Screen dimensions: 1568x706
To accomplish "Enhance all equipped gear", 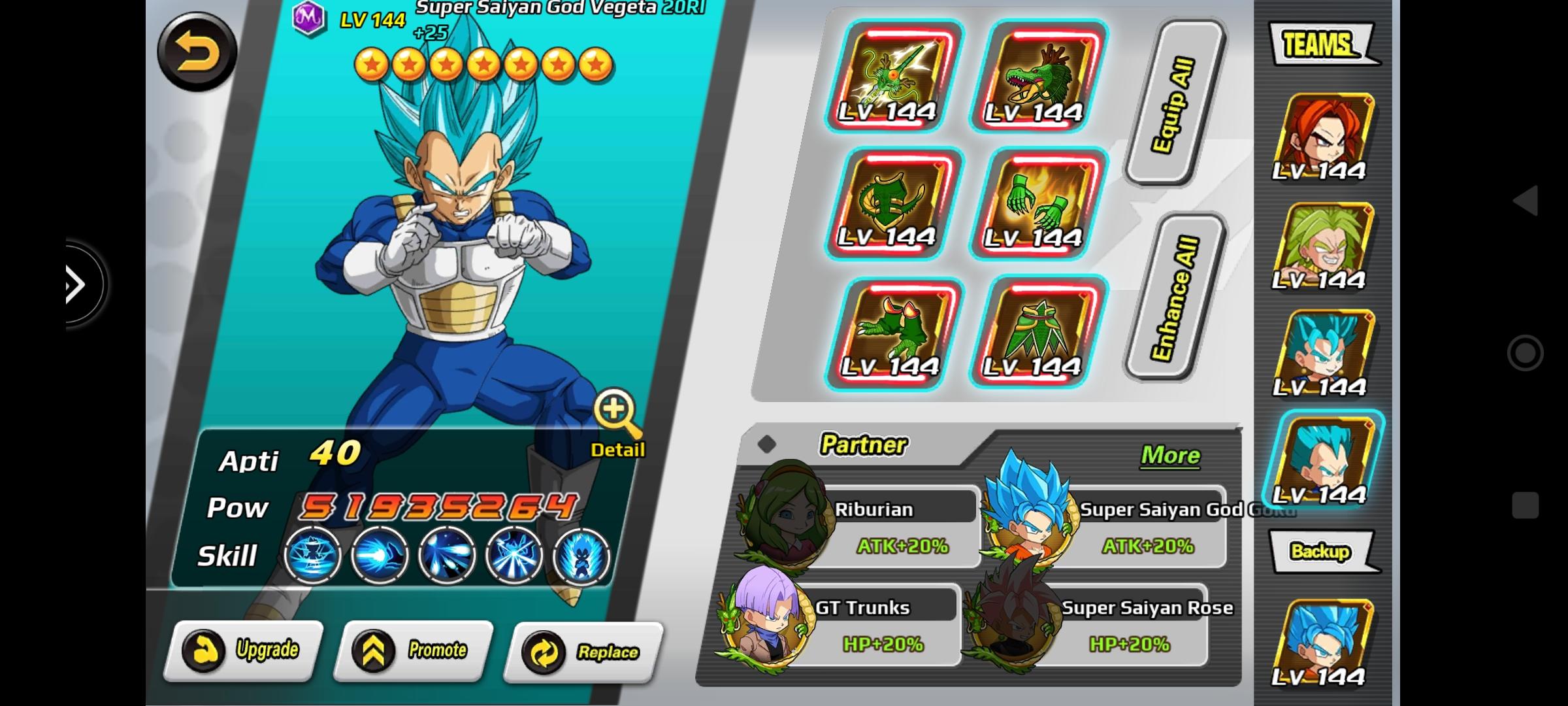I will pyautogui.click(x=1174, y=297).
